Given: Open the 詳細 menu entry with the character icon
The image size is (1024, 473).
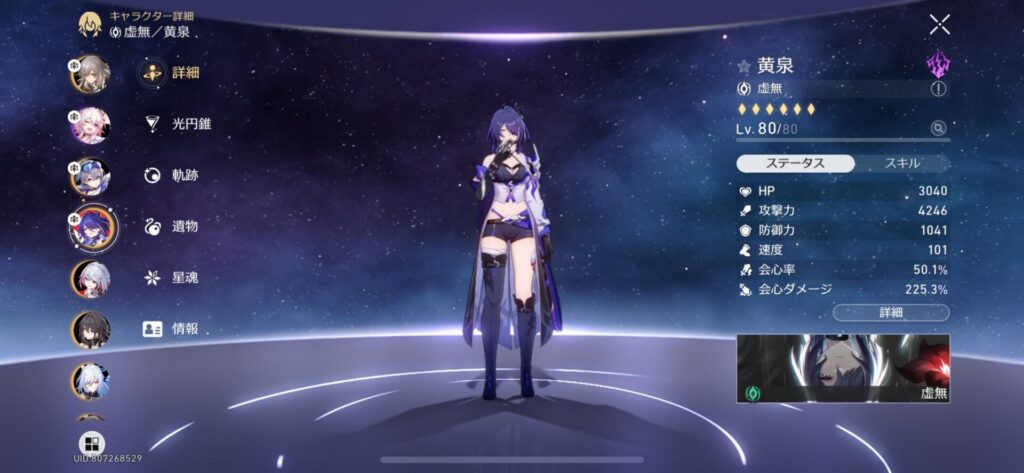Looking at the screenshot, I should coord(170,73).
